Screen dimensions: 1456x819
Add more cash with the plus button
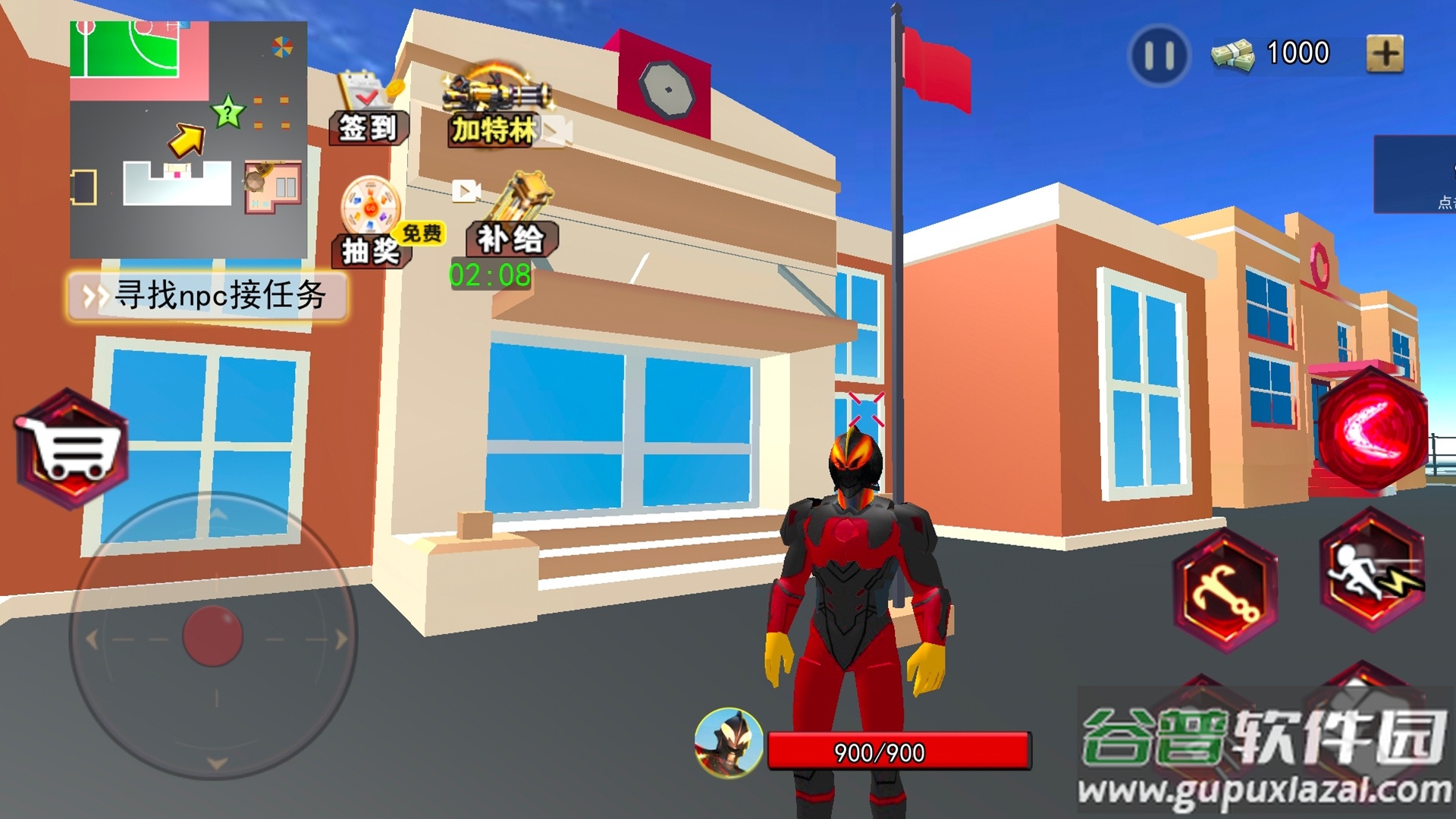1385,54
